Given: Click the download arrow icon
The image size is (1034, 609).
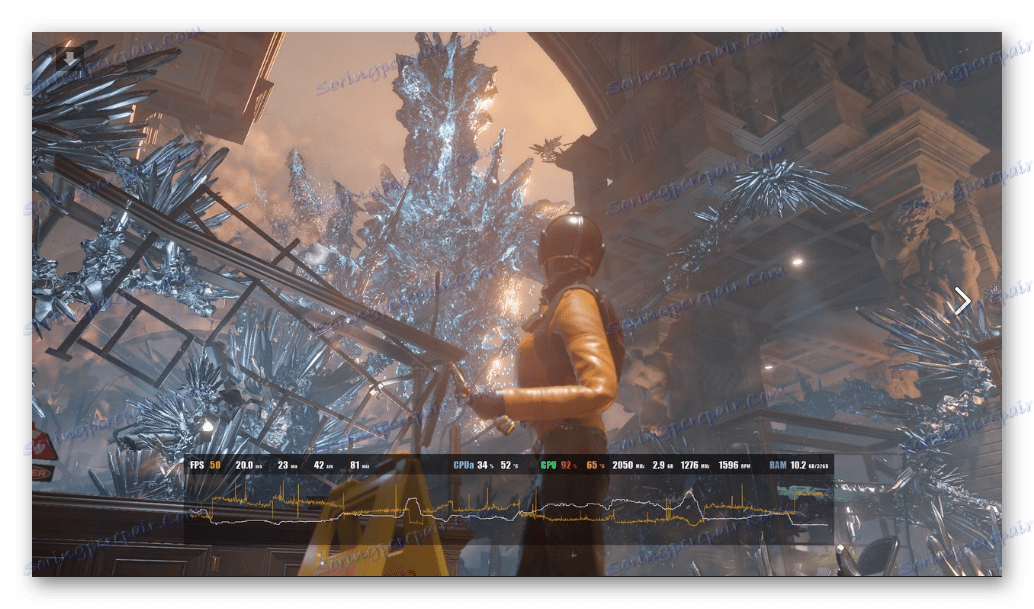Looking at the screenshot, I should point(72,59).
